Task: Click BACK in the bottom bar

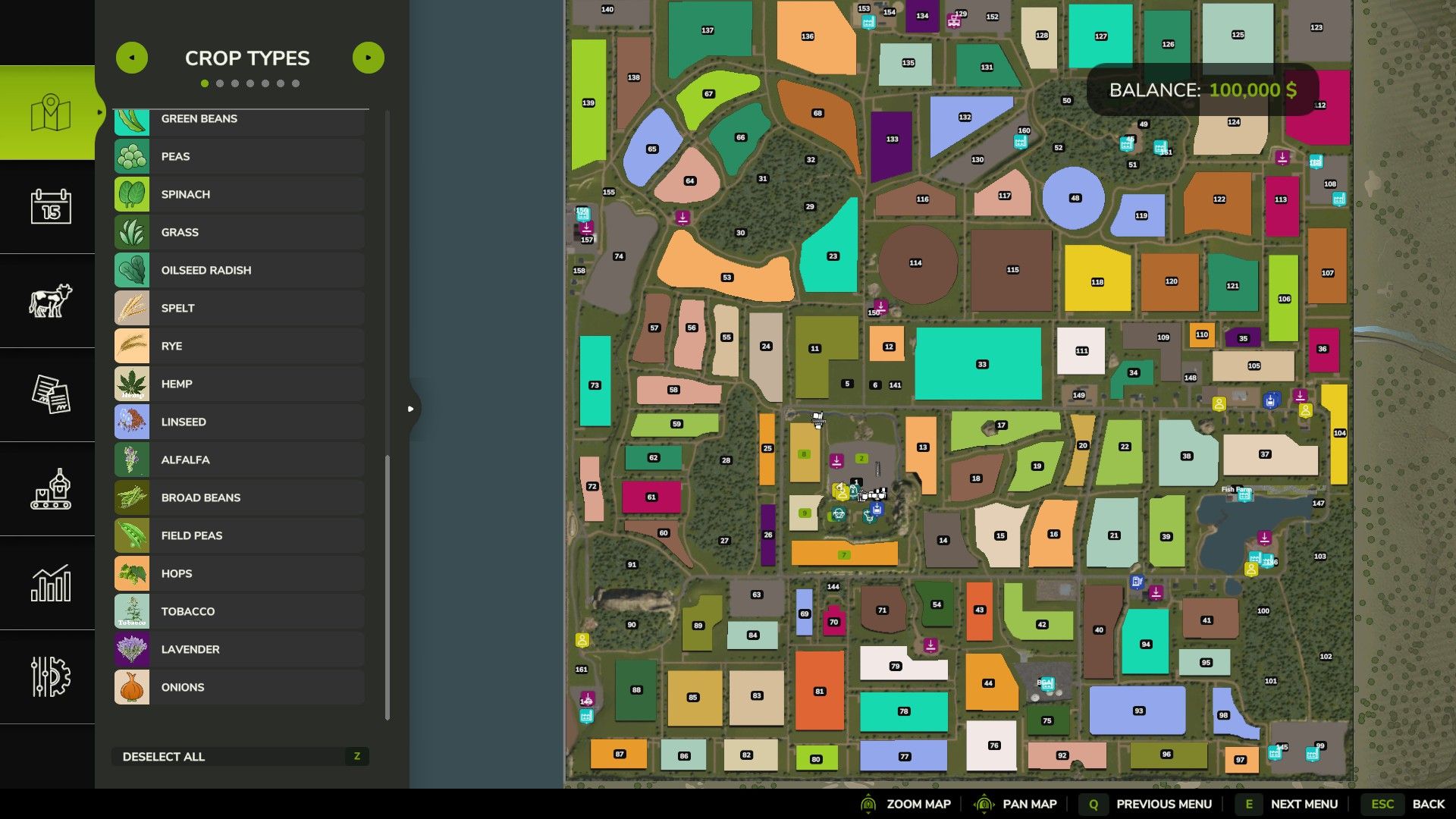Action: tap(1429, 804)
